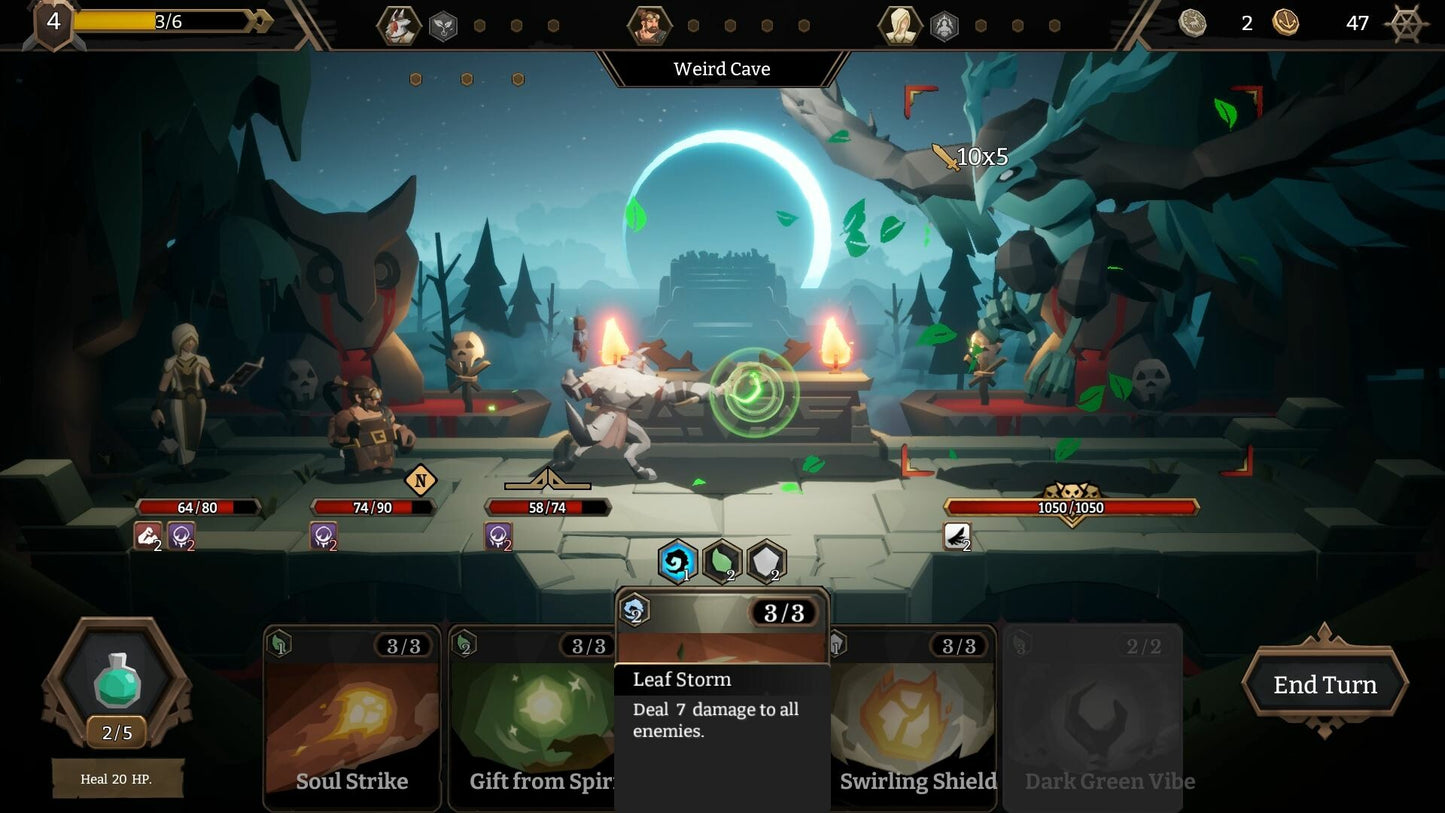Inspect the boss's 10x5 attack intent
The width and height of the screenshot is (1445, 813).
point(970,157)
